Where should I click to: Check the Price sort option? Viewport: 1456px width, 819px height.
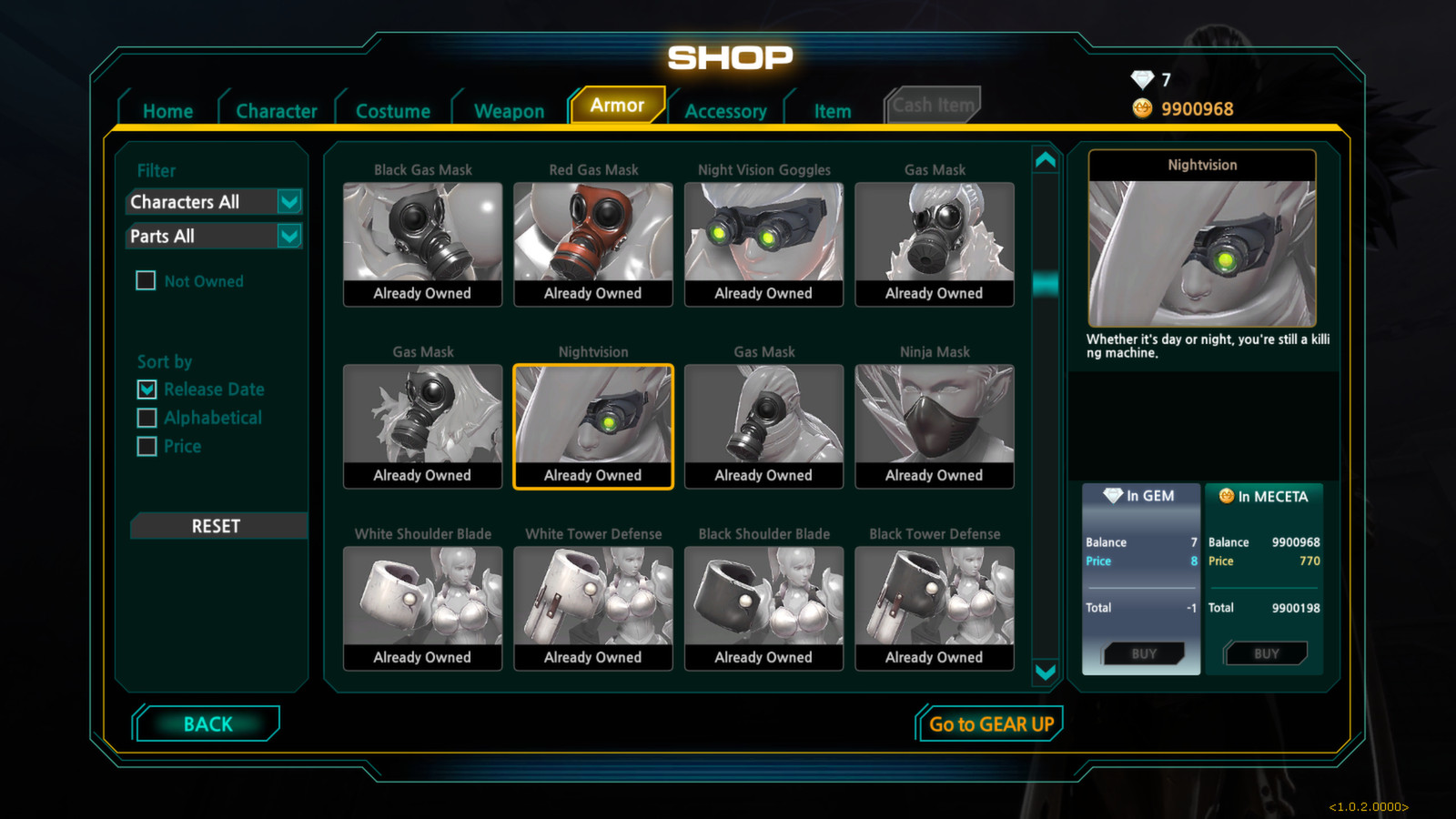click(147, 446)
